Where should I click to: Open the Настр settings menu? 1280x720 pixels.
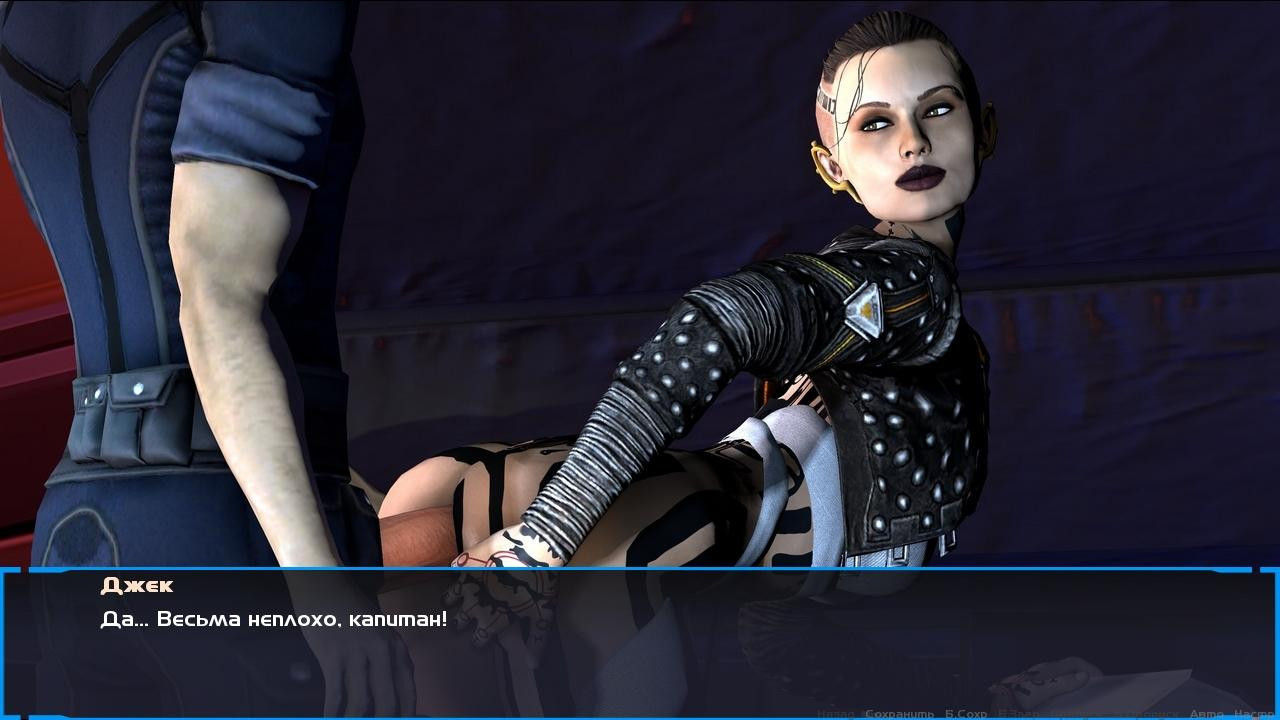point(1254,714)
